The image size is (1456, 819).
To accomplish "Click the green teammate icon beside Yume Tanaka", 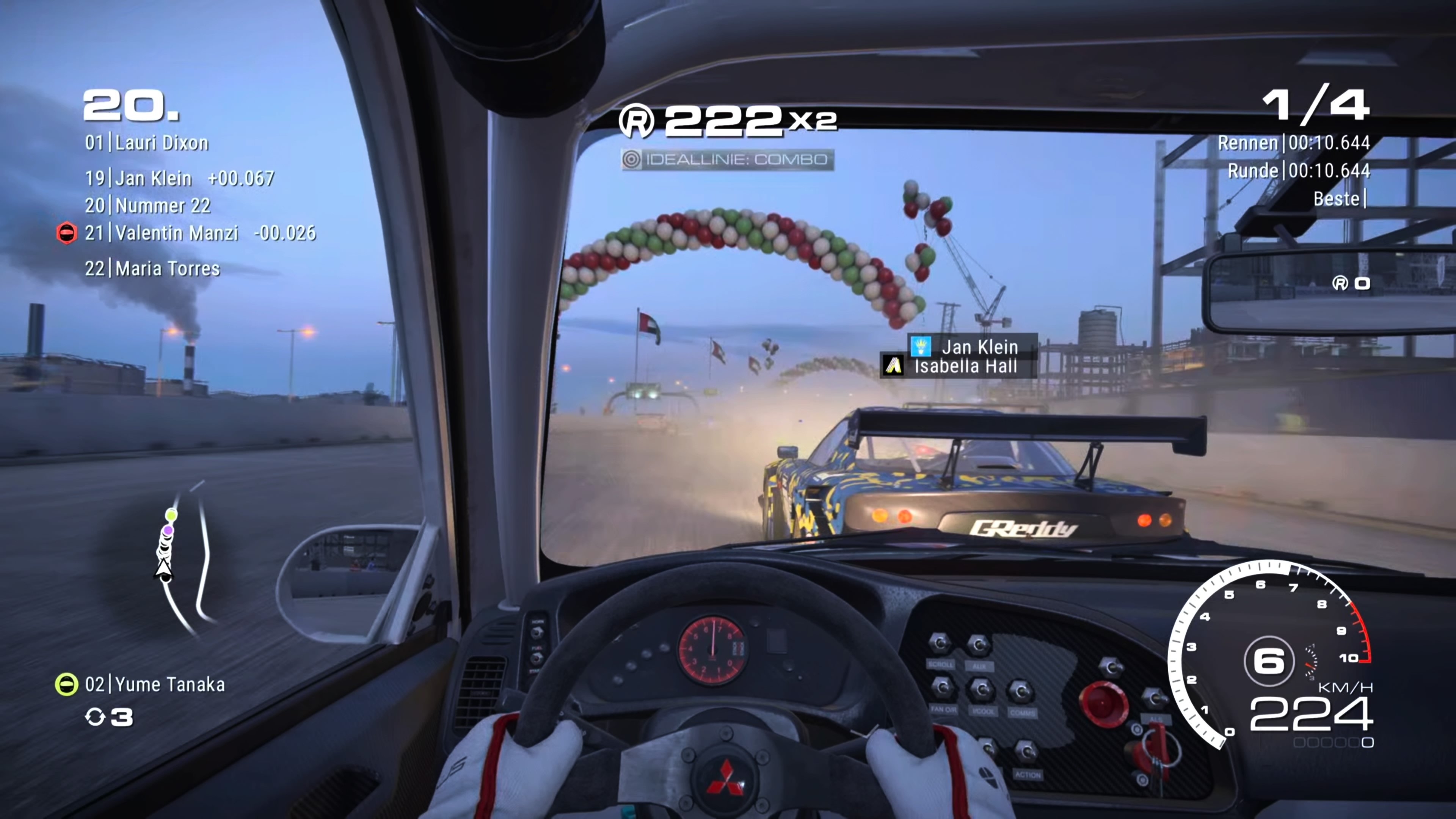I will (66, 684).
